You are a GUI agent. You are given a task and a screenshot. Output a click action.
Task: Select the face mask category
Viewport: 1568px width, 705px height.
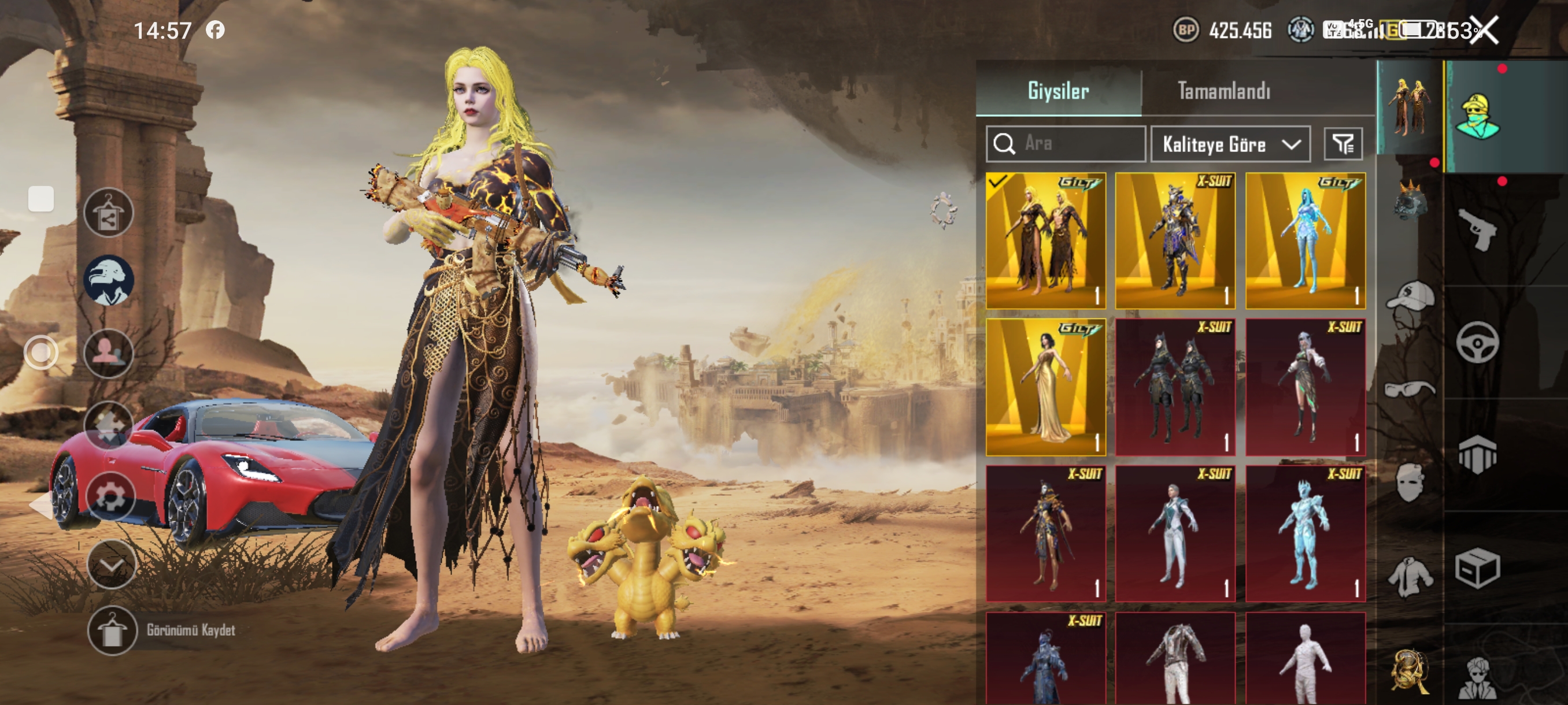tap(1410, 482)
